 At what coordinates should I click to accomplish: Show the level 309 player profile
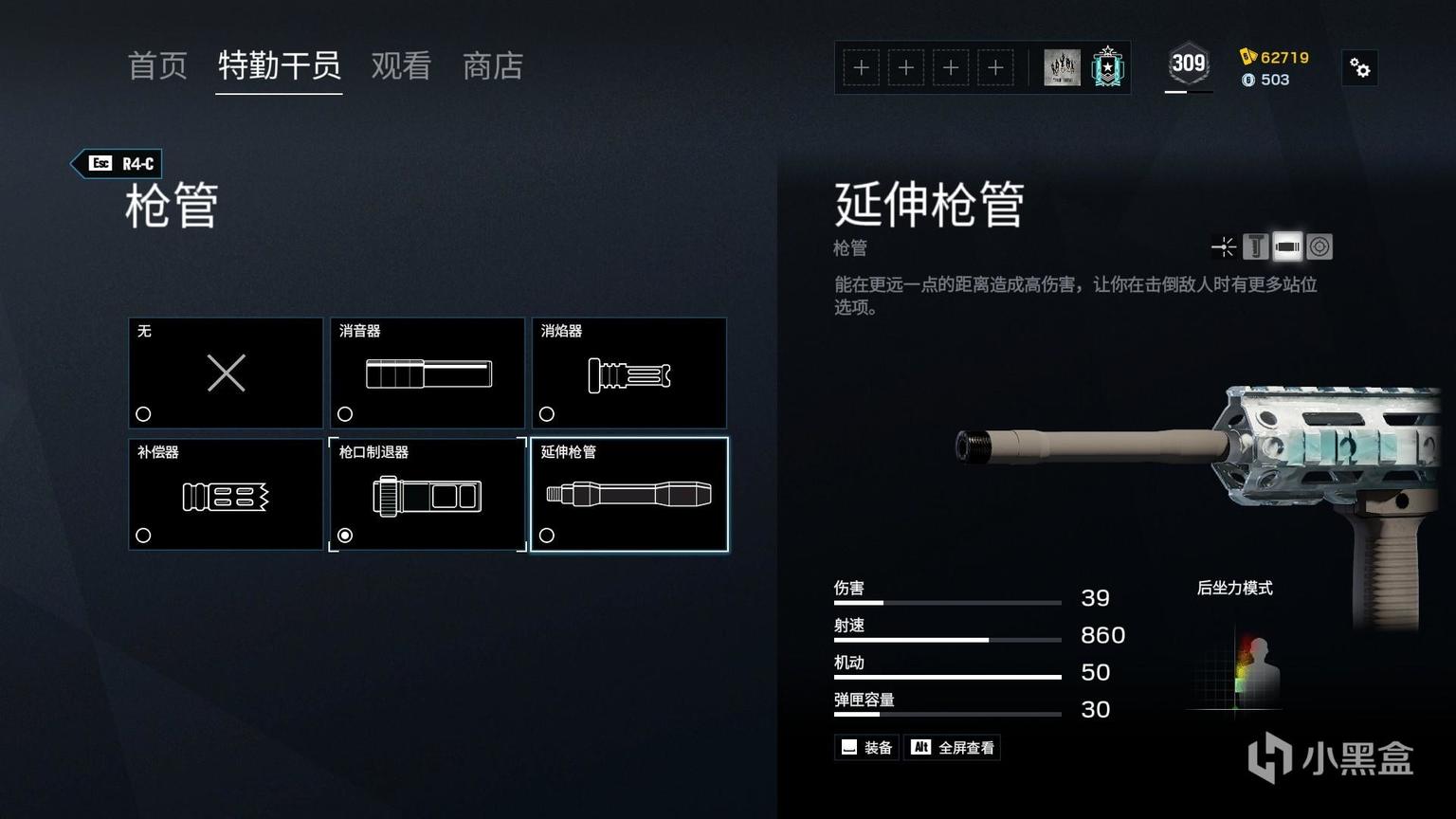pos(1188,65)
